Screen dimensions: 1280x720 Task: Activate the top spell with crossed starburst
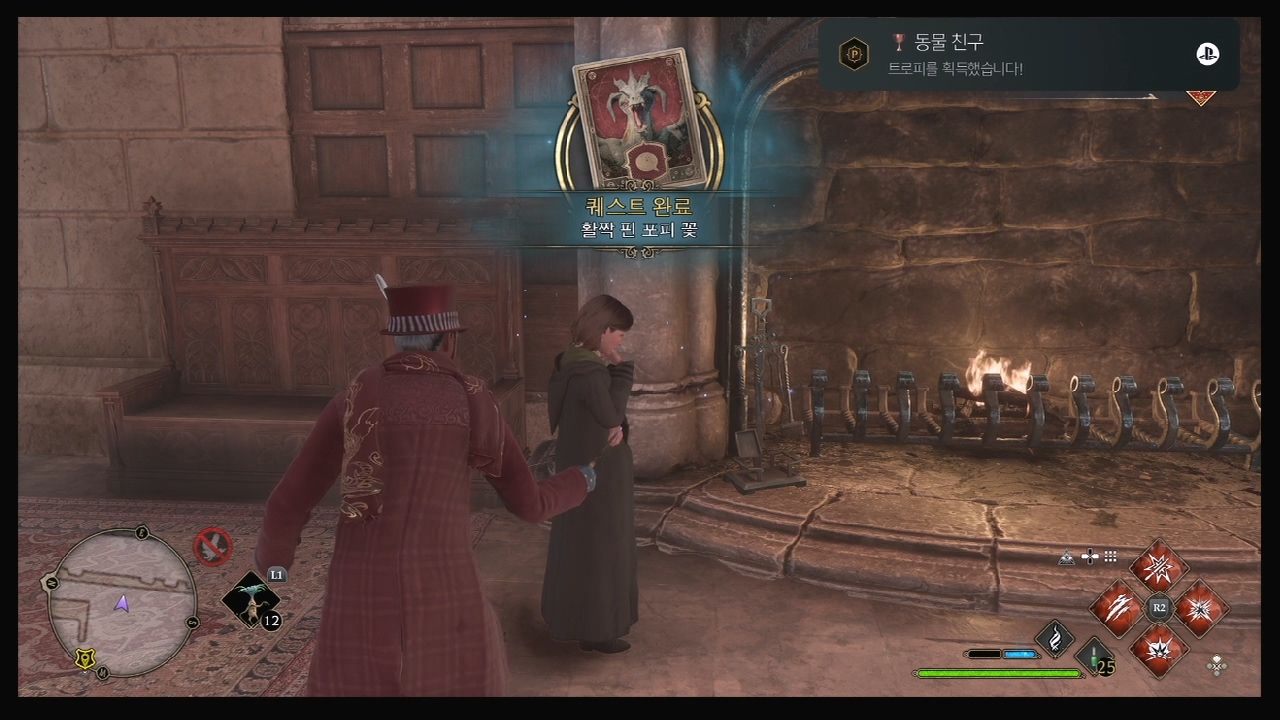[1159, 567]
